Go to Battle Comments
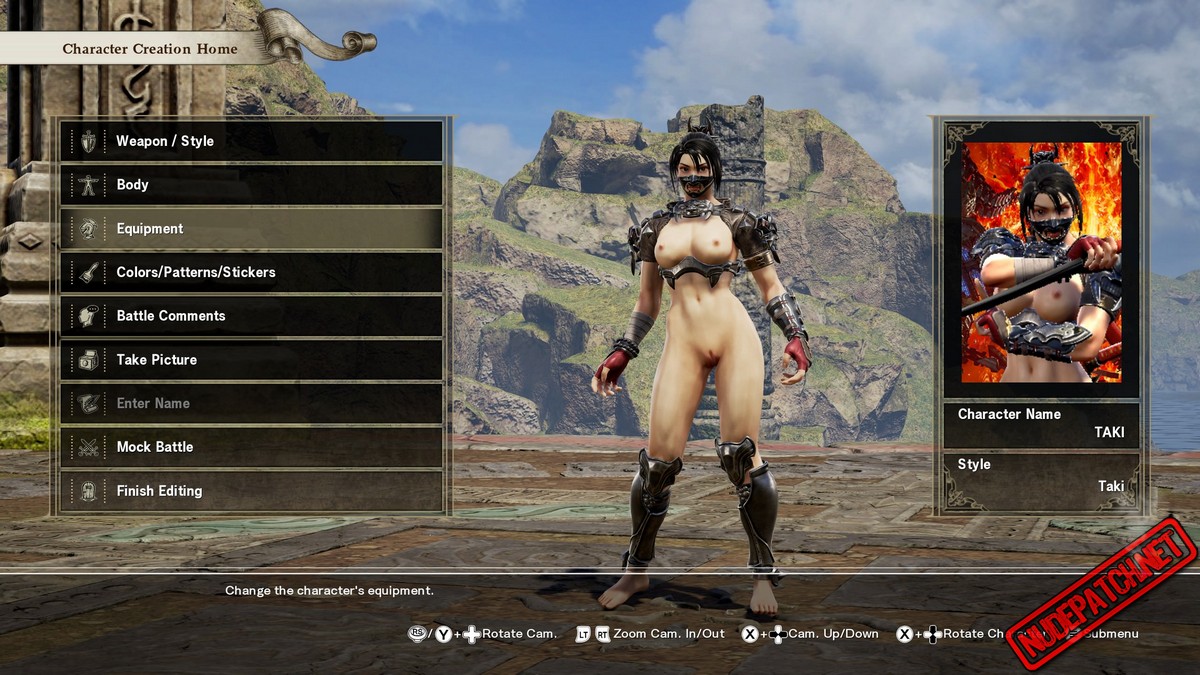The width and height of the screenshot is (1200, 675). pyautogui.click(x=250, y=316)
